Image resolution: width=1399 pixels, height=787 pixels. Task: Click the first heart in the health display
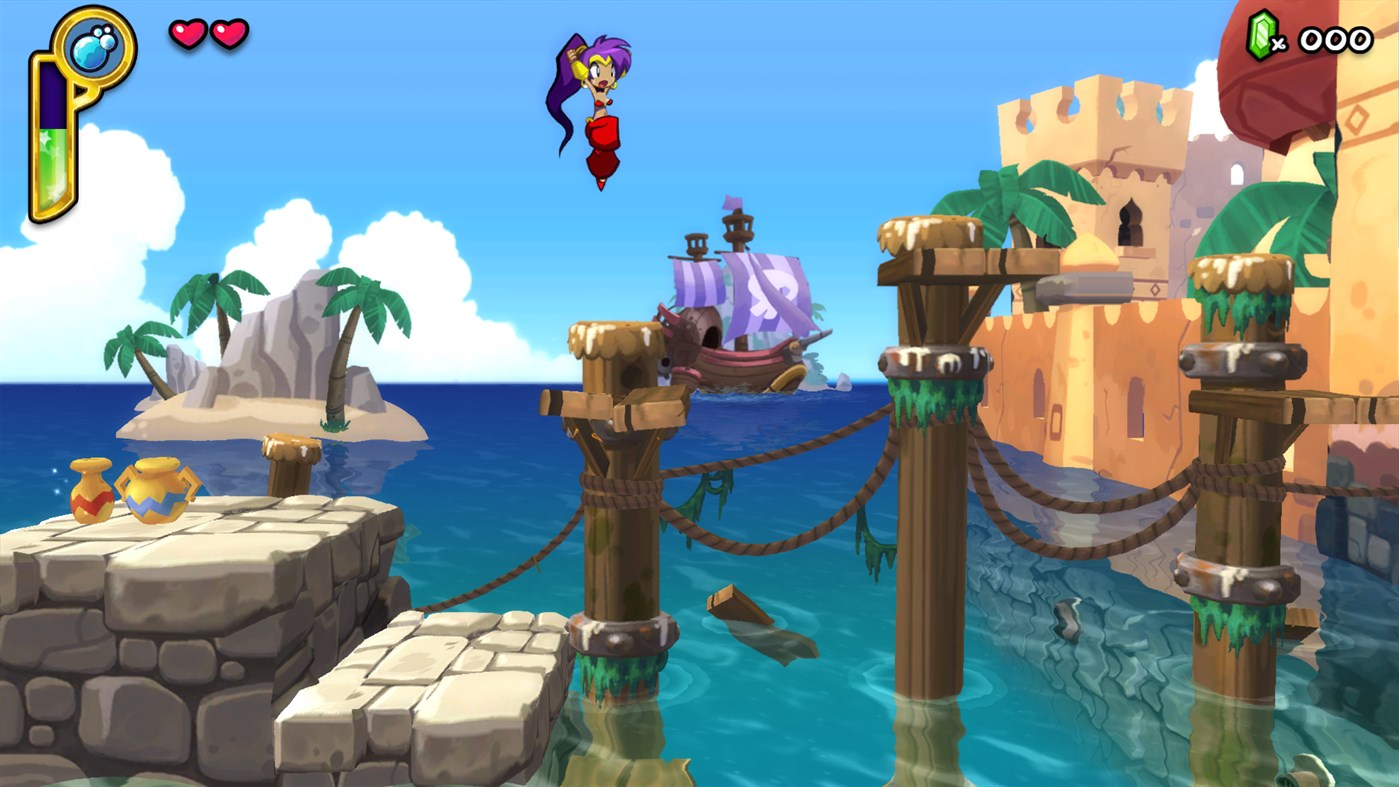tap(188, 33)
